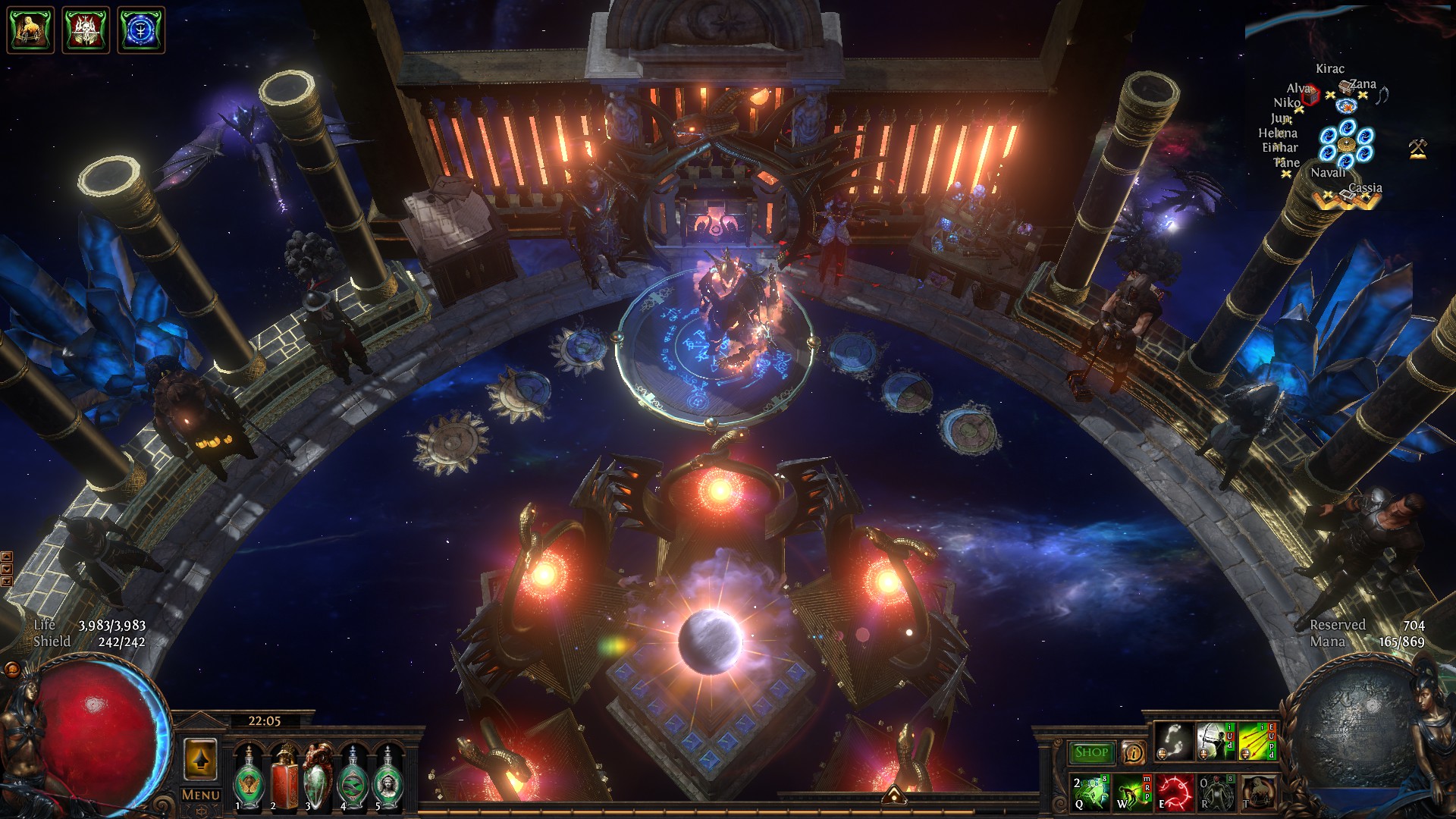Screen dimensions: 1456x819
Task: Activate the green running figures skill on Q
Action: point(1090,792)
